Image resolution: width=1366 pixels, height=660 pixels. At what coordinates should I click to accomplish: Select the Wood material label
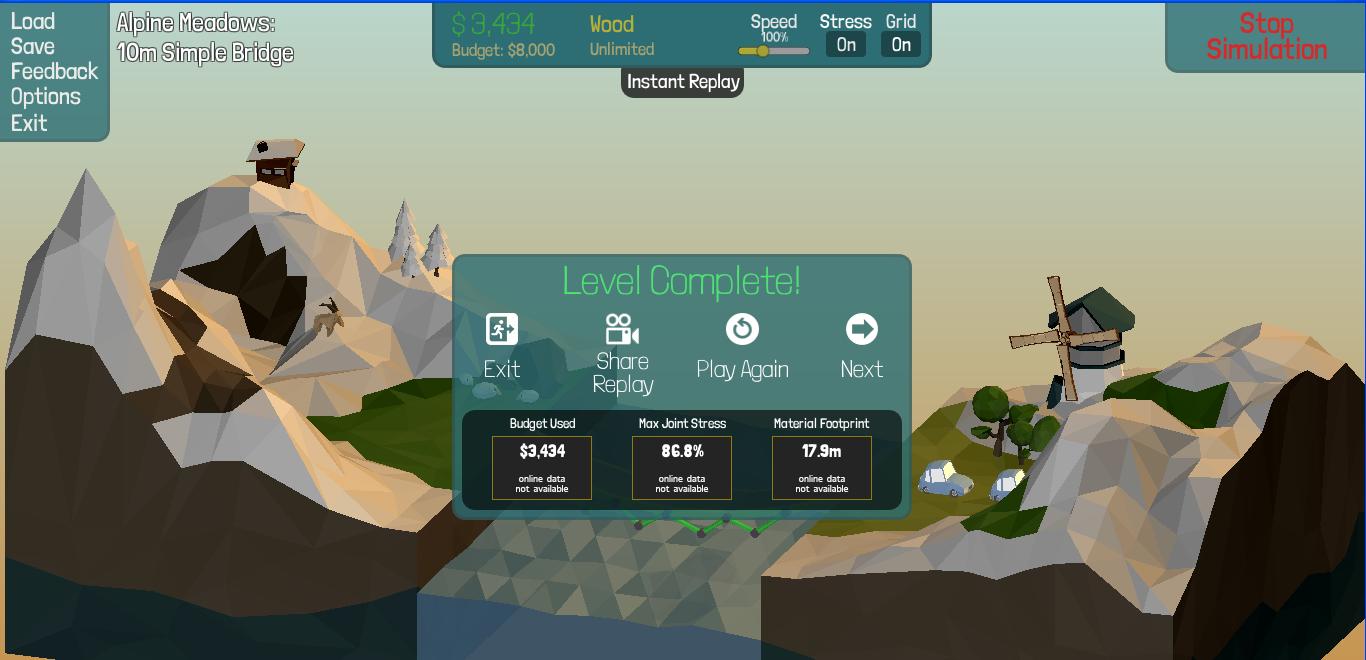pyautogui.click(x=612, y=24)
